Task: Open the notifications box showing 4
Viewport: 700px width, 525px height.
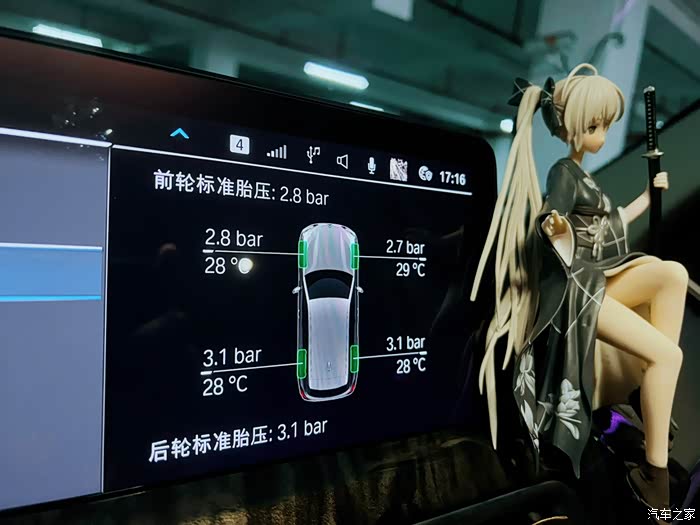Action: [239, 144]
